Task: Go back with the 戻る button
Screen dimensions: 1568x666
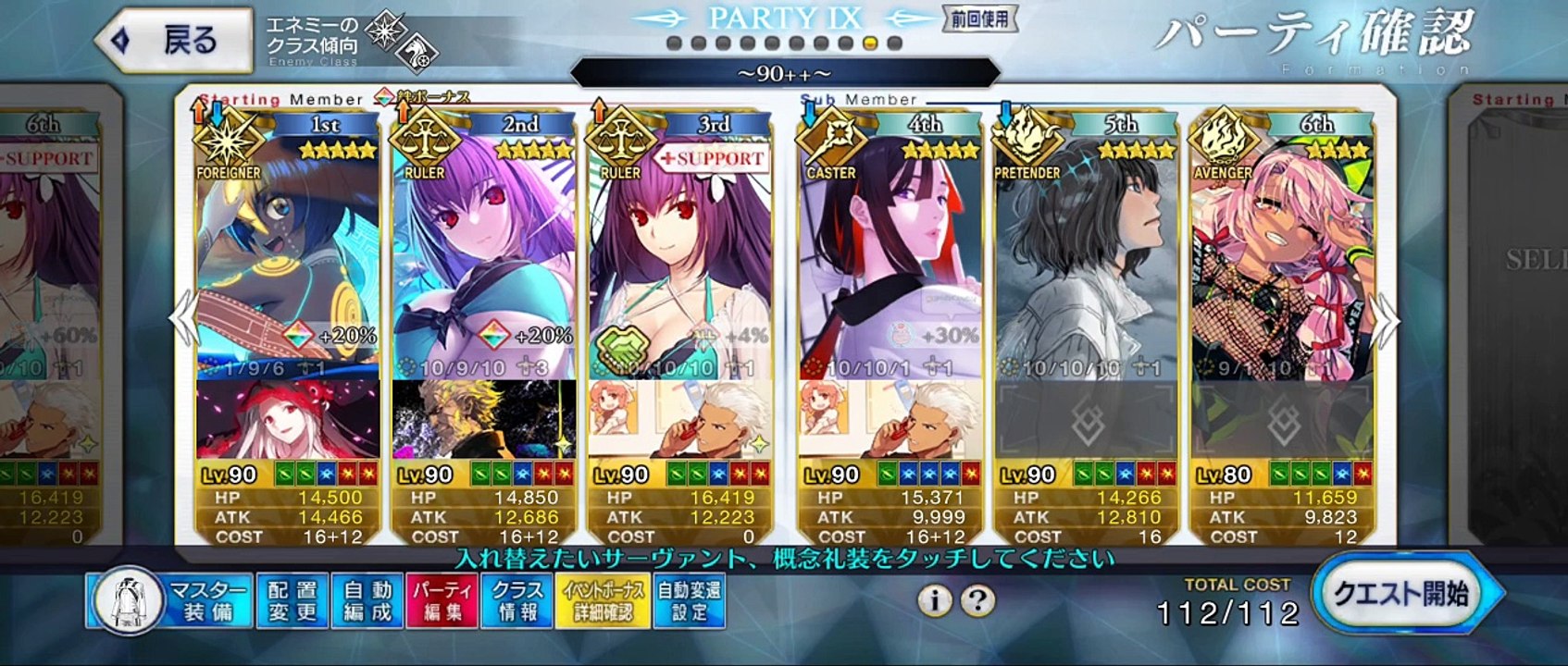Action: [x=174, y=40]
